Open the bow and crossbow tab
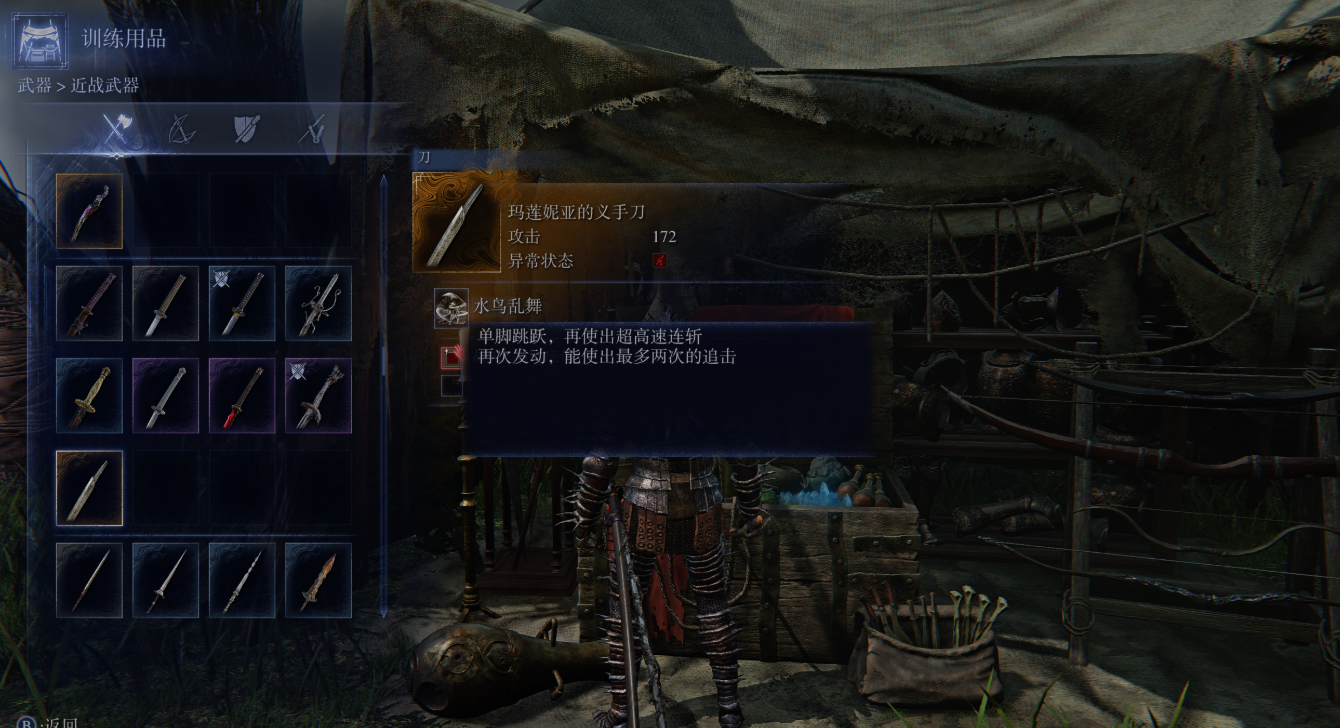This screenshot has height=728, width=1340. (x=181, y=129)
